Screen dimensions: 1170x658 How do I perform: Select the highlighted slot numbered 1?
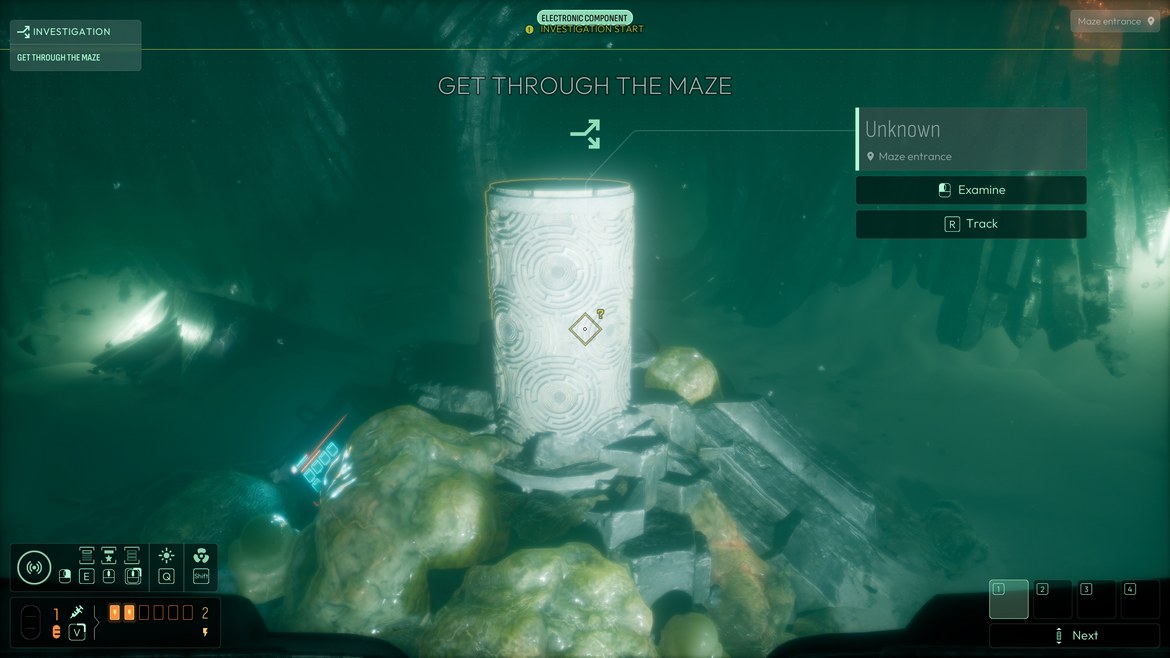click(x=1008, y=599)
